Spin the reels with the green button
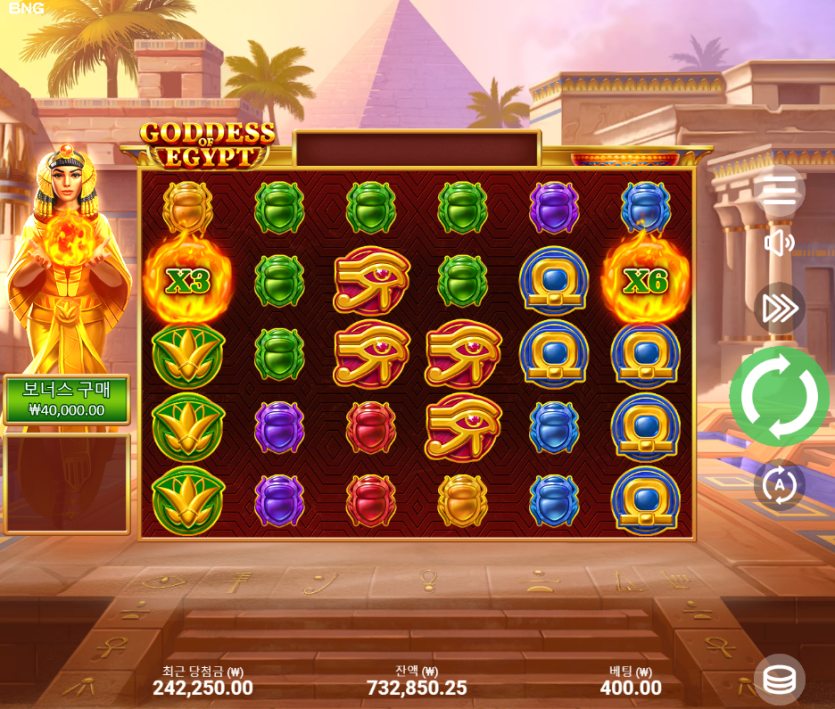Image resolution: width=835 pixels, height=709 pixels. [780, 397]
